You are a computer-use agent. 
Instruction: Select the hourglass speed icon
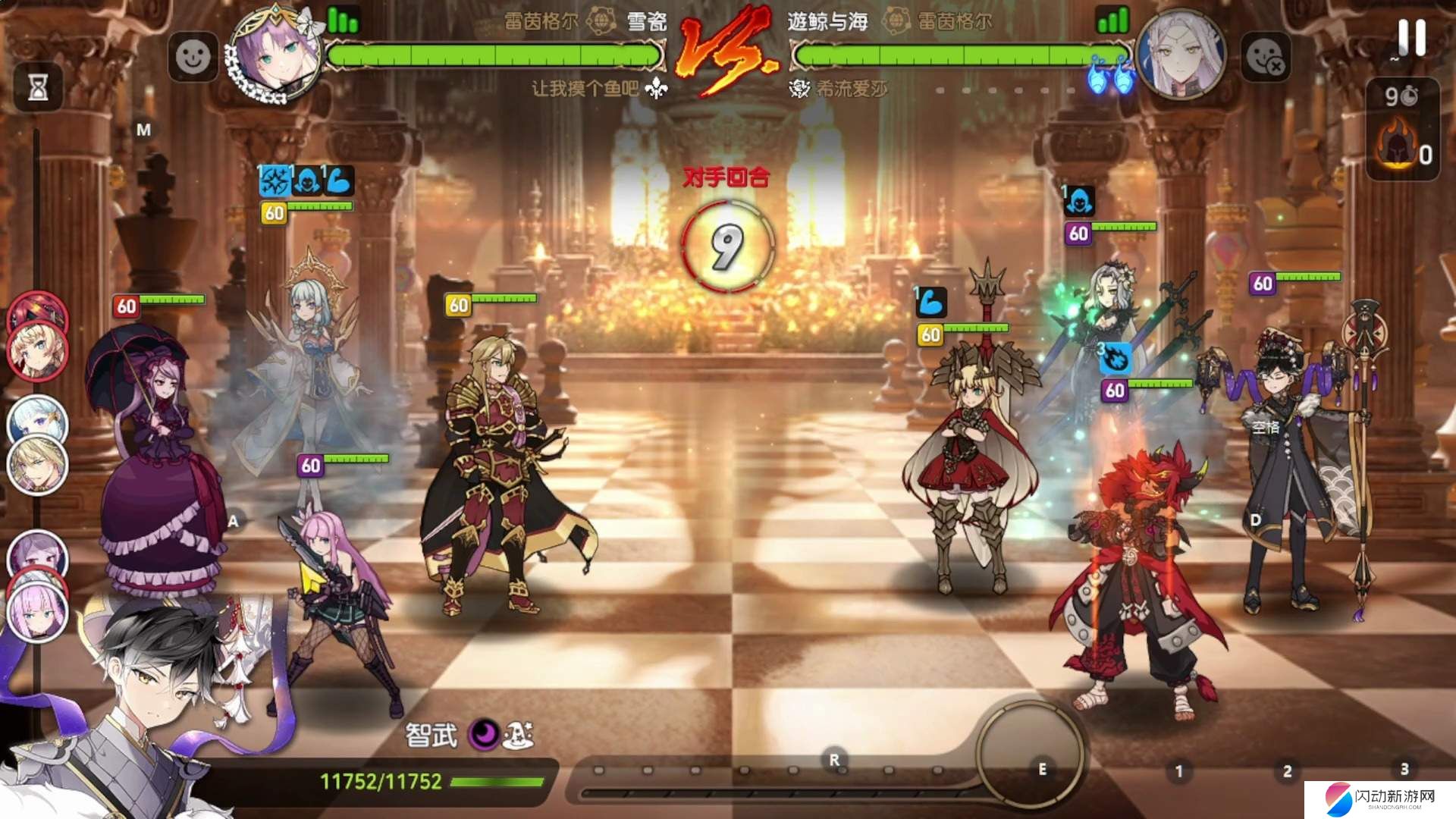tap(39, 88)
